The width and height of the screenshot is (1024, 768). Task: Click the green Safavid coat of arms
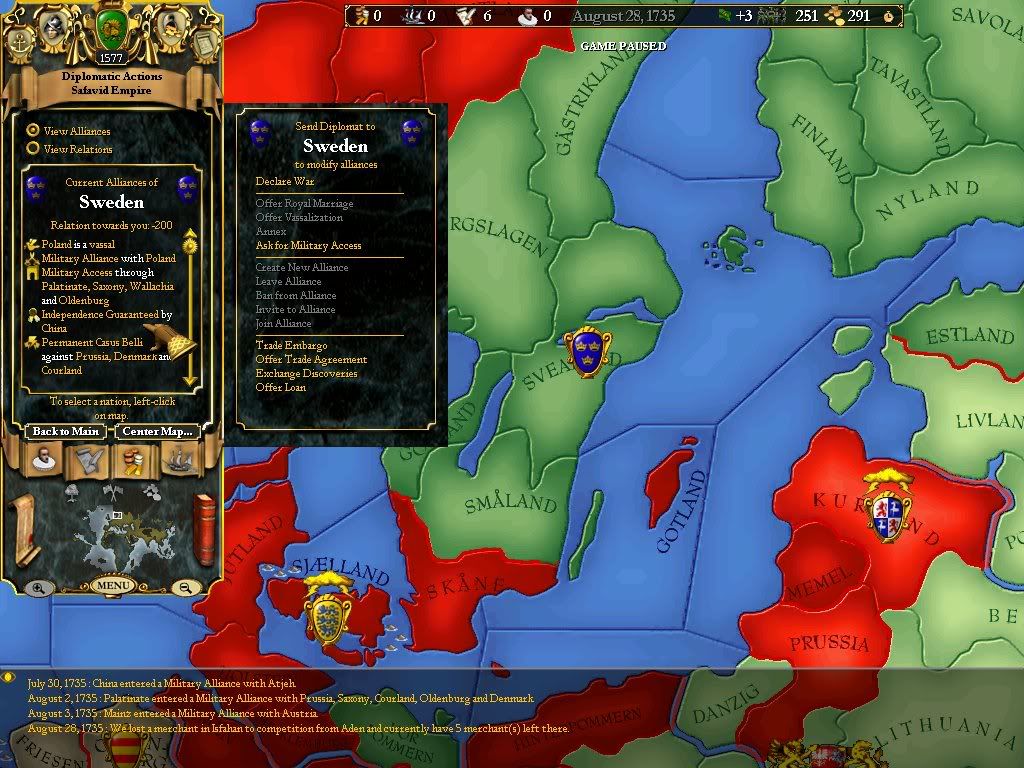tap(110, 31)
